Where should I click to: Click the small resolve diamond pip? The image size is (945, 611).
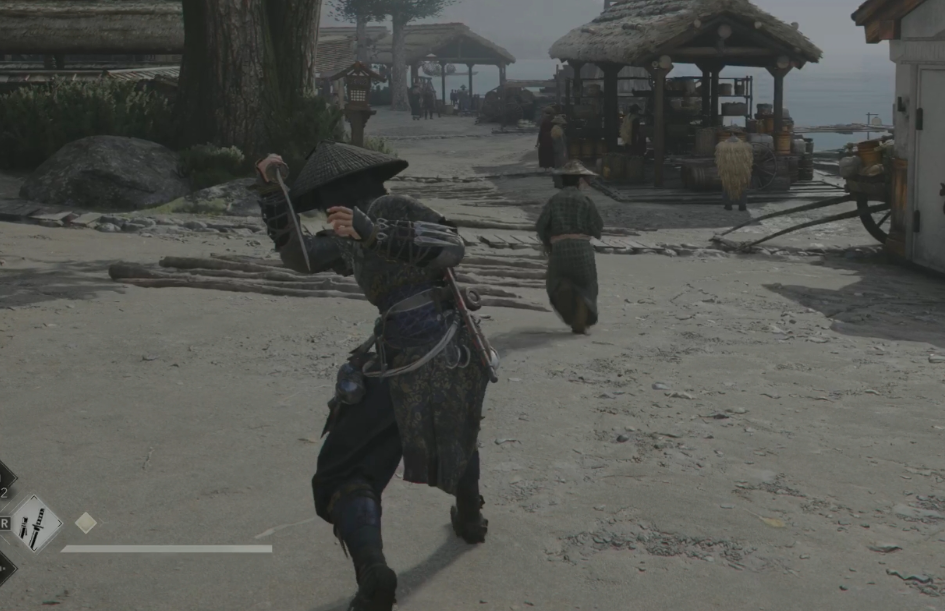(x=86, y=522)
